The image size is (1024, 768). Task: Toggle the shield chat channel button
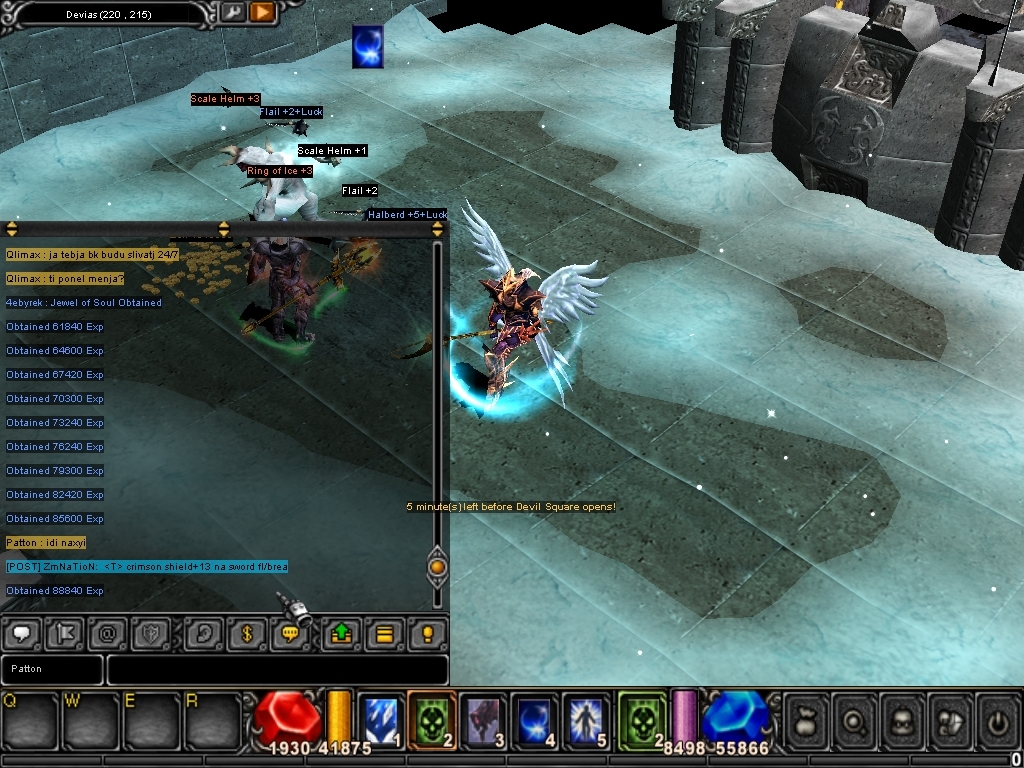(x=152, y=633)
